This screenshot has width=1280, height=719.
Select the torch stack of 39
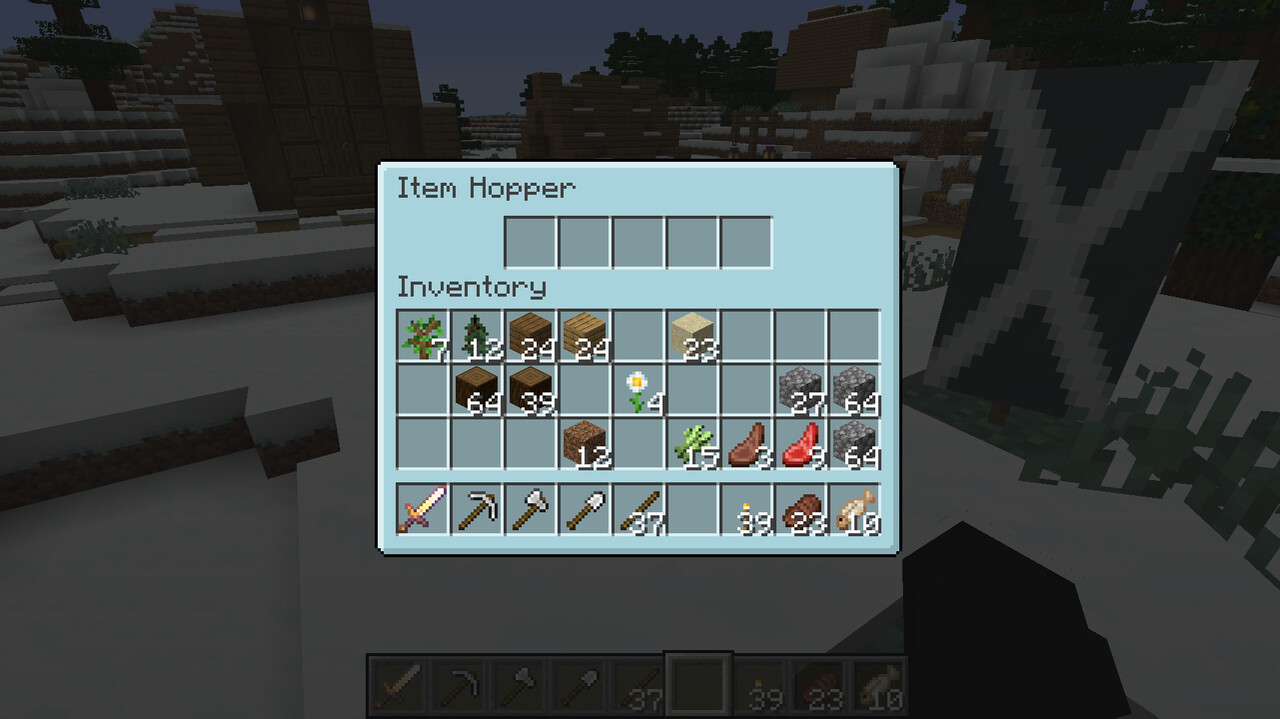pos(746,509)
